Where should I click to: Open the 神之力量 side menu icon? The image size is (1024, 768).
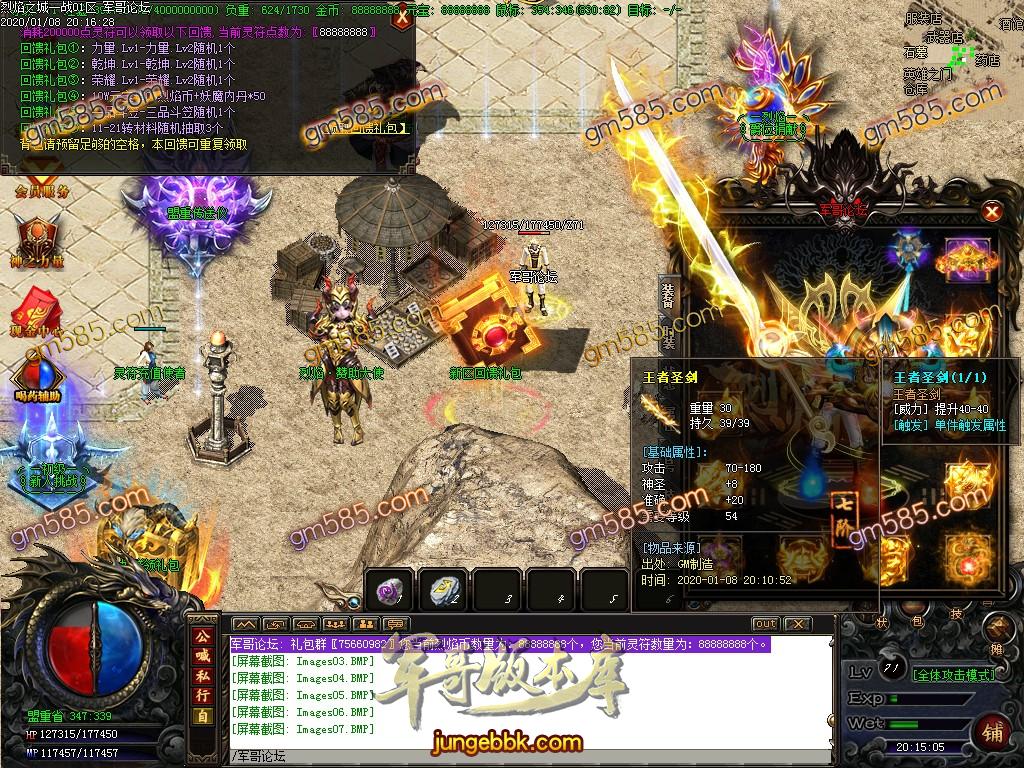coord(37,242)
